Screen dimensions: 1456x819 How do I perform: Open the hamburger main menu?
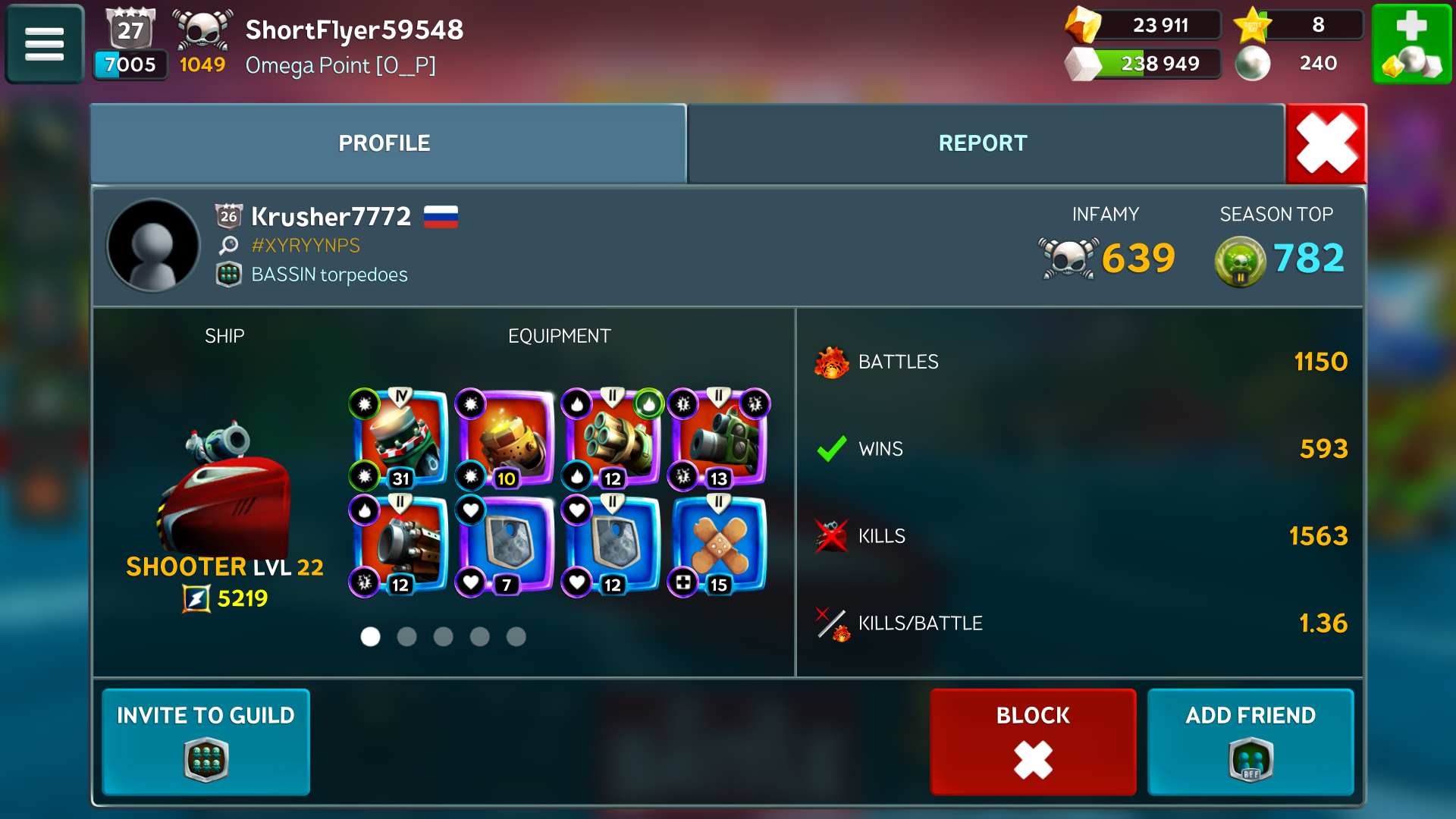tap(44, 44)
